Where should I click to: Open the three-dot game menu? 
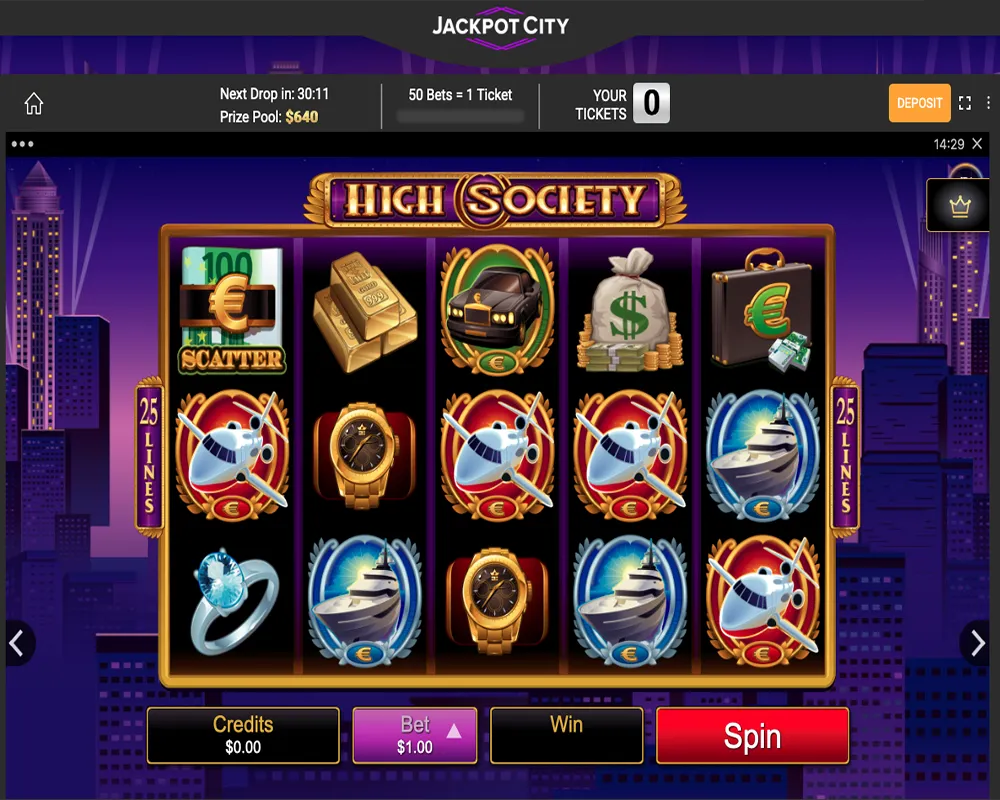point(22,144)
